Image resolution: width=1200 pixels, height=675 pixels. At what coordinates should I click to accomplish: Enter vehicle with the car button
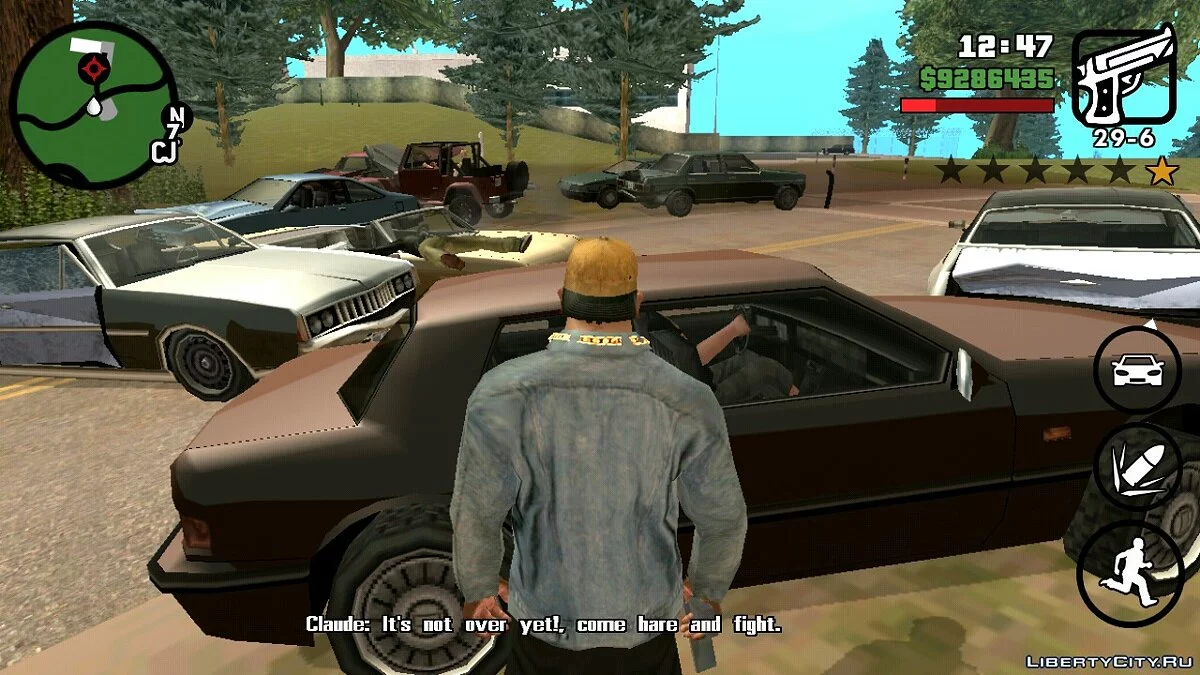[x=1138, y=370]
